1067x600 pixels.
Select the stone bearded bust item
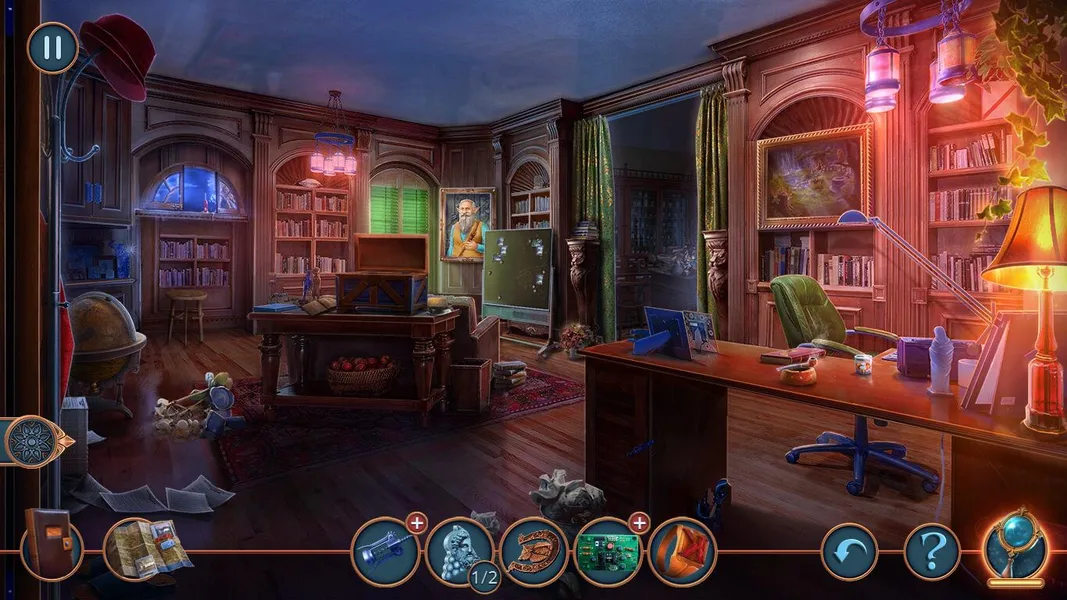459,548
